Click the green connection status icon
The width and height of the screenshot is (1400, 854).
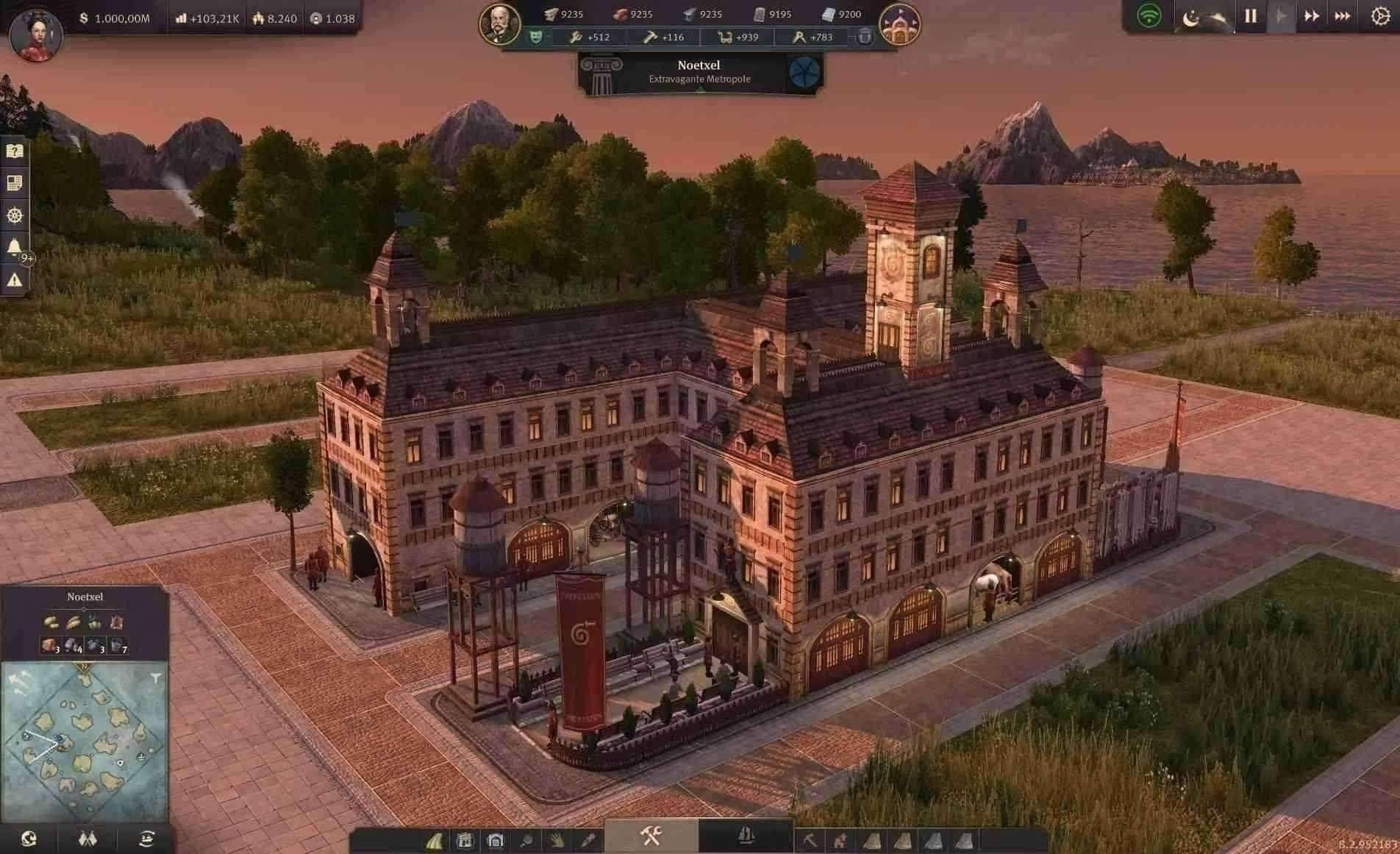point(1149,16)
